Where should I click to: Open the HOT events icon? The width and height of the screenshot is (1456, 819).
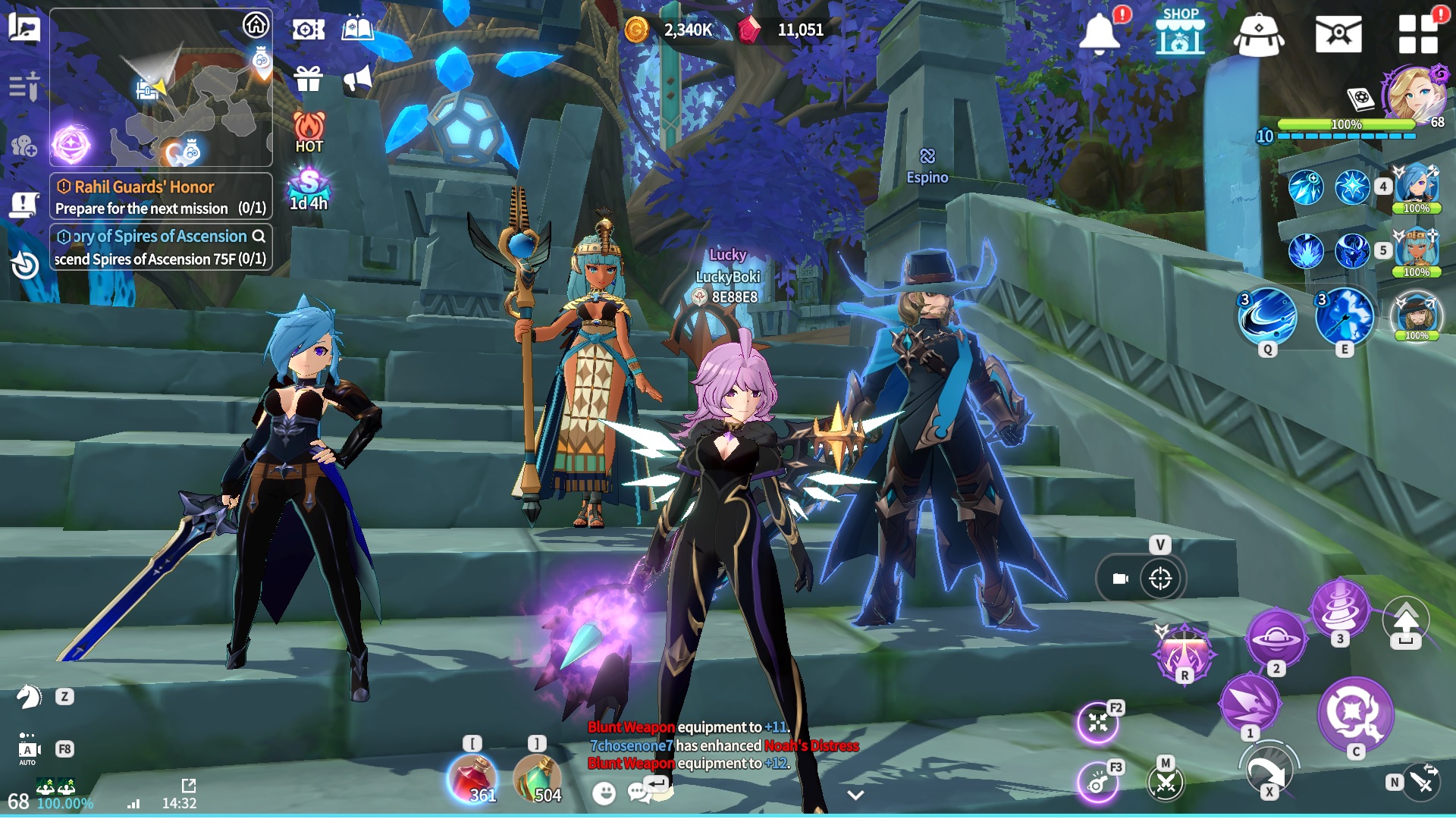click(x=309, y=132)
